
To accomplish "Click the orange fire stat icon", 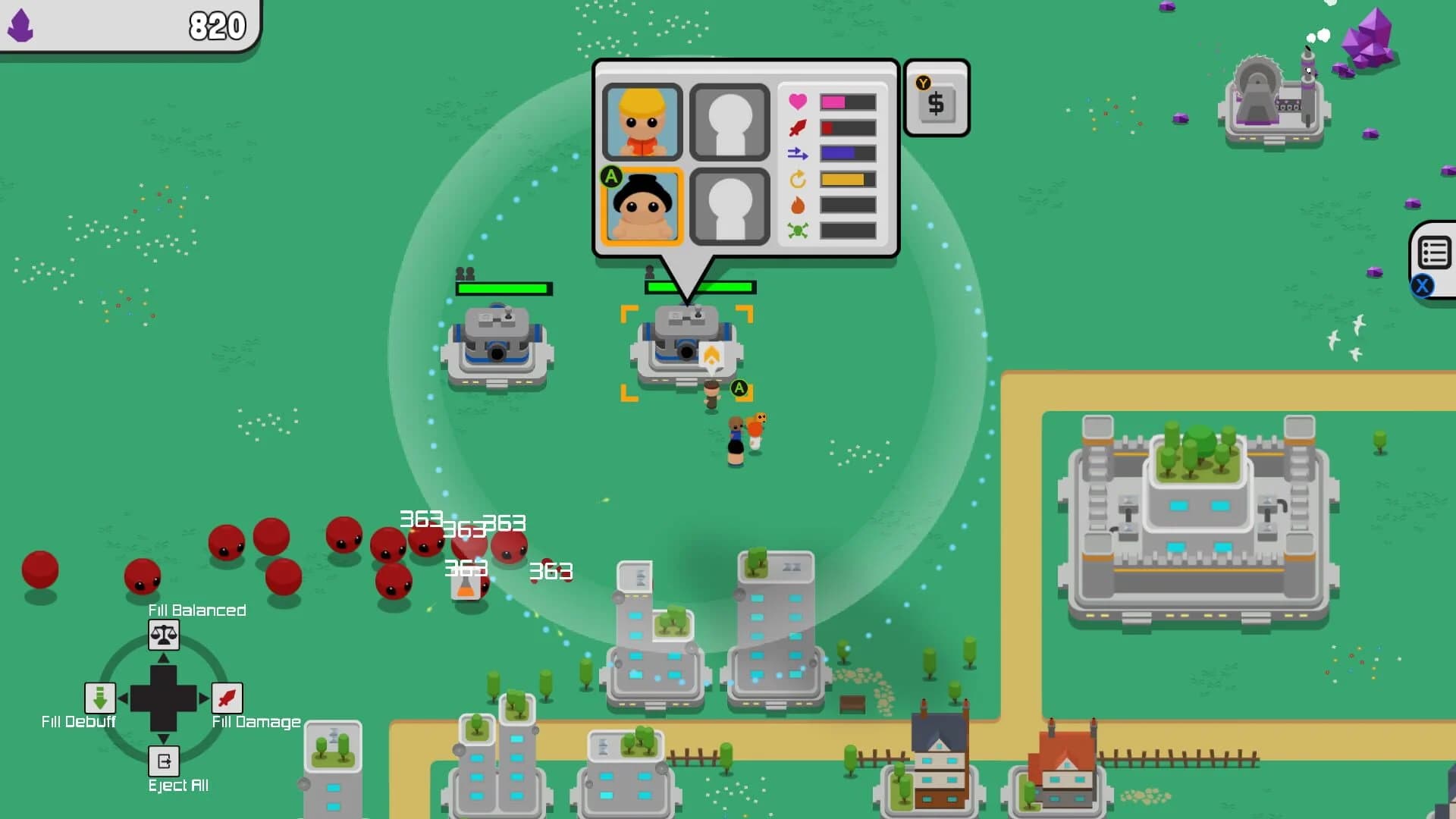I will [798, 203].
